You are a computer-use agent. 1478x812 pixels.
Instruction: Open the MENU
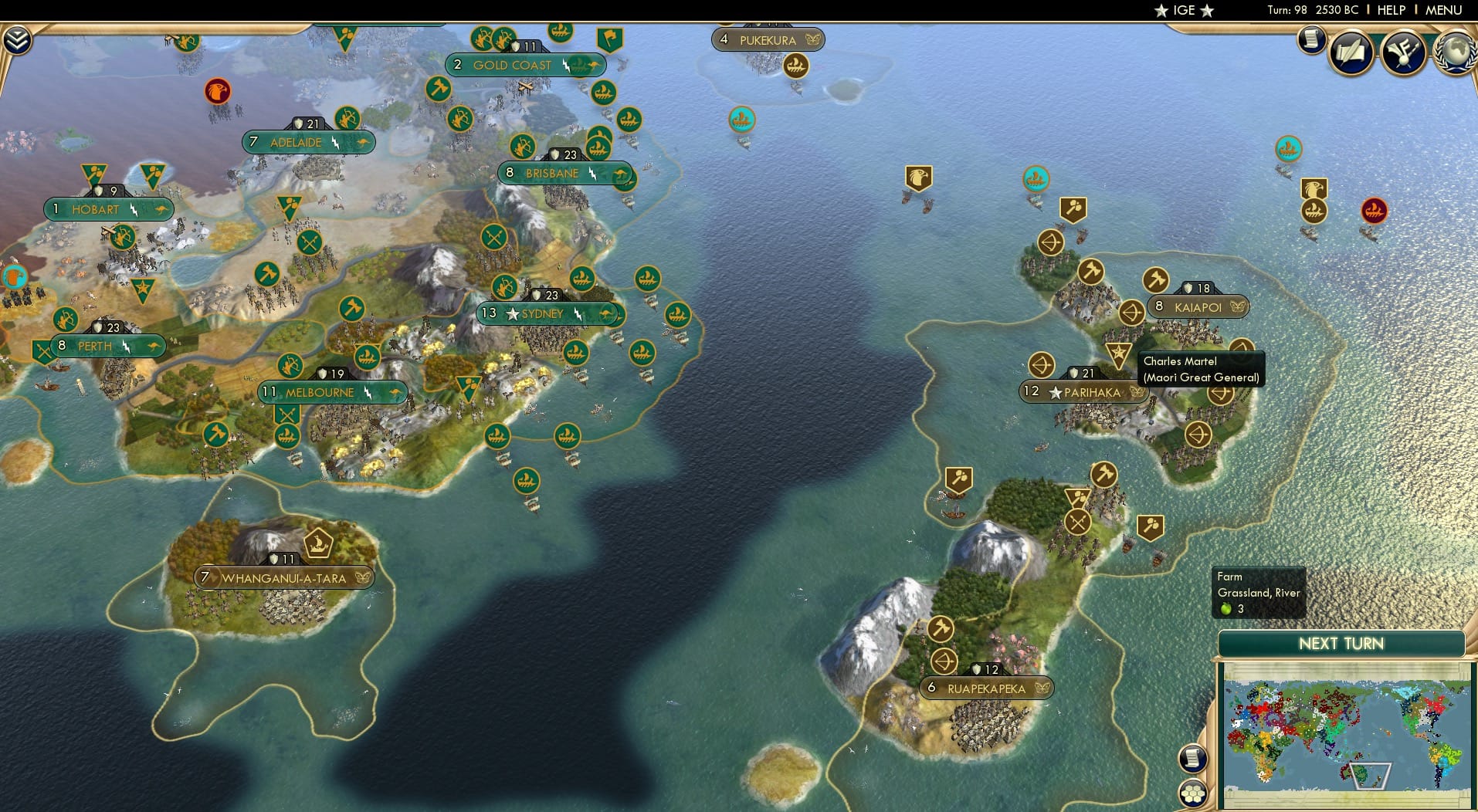1443,10
